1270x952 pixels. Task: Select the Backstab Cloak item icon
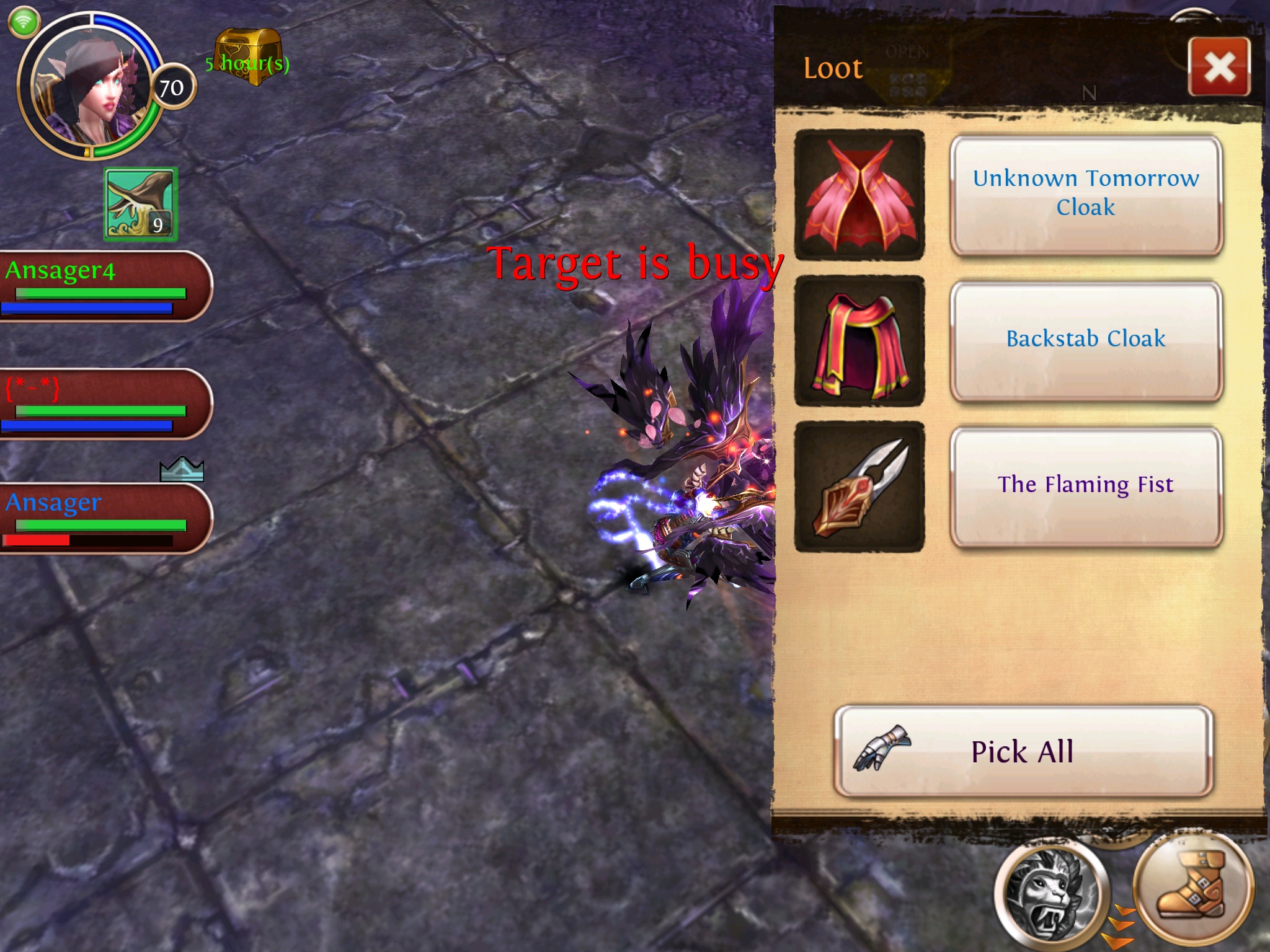tap(859, 340)
